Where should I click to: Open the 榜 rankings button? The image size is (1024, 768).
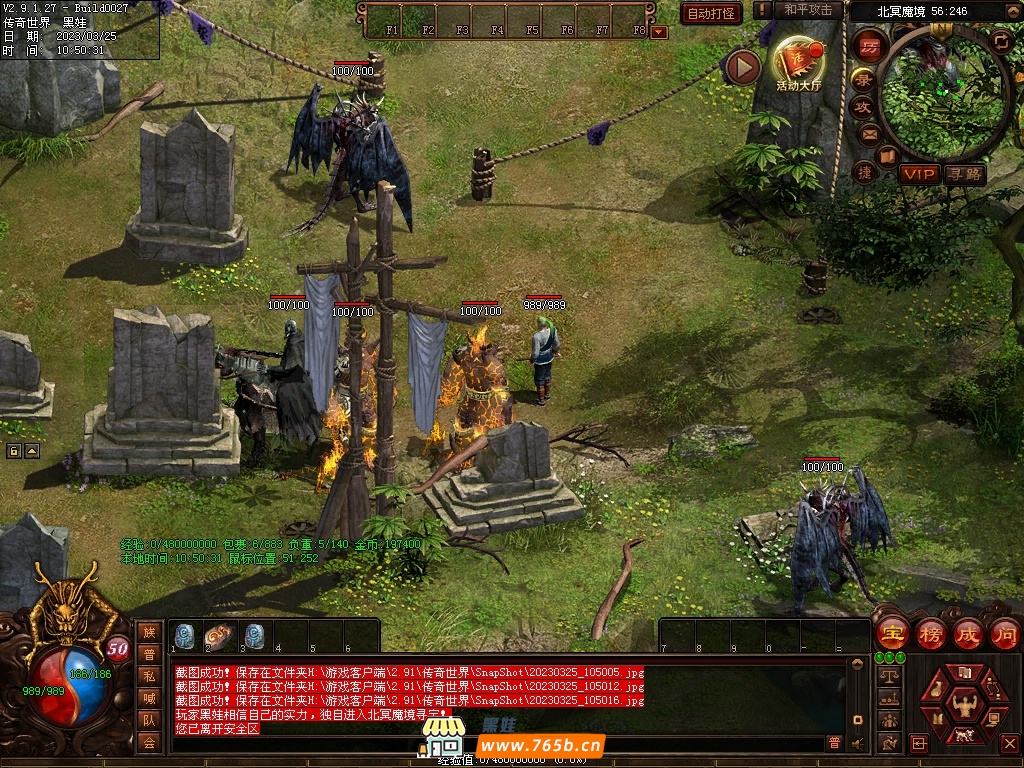click(x=931, y=633)
